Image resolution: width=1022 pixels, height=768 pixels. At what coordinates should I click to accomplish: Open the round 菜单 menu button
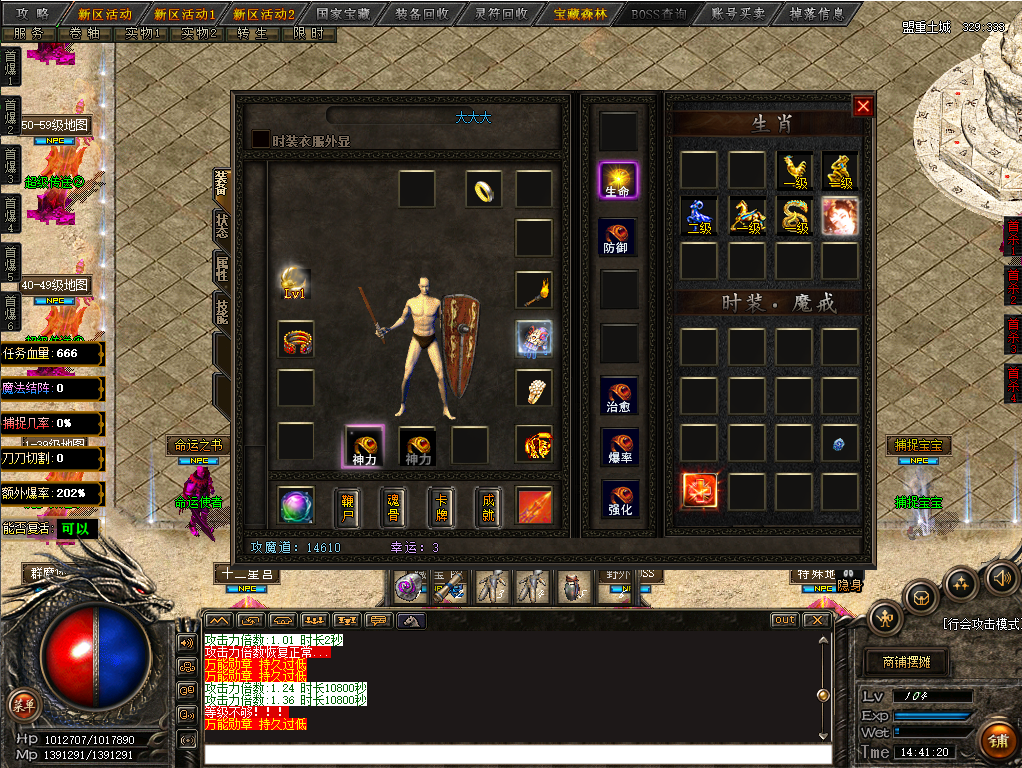coord(22,704)
